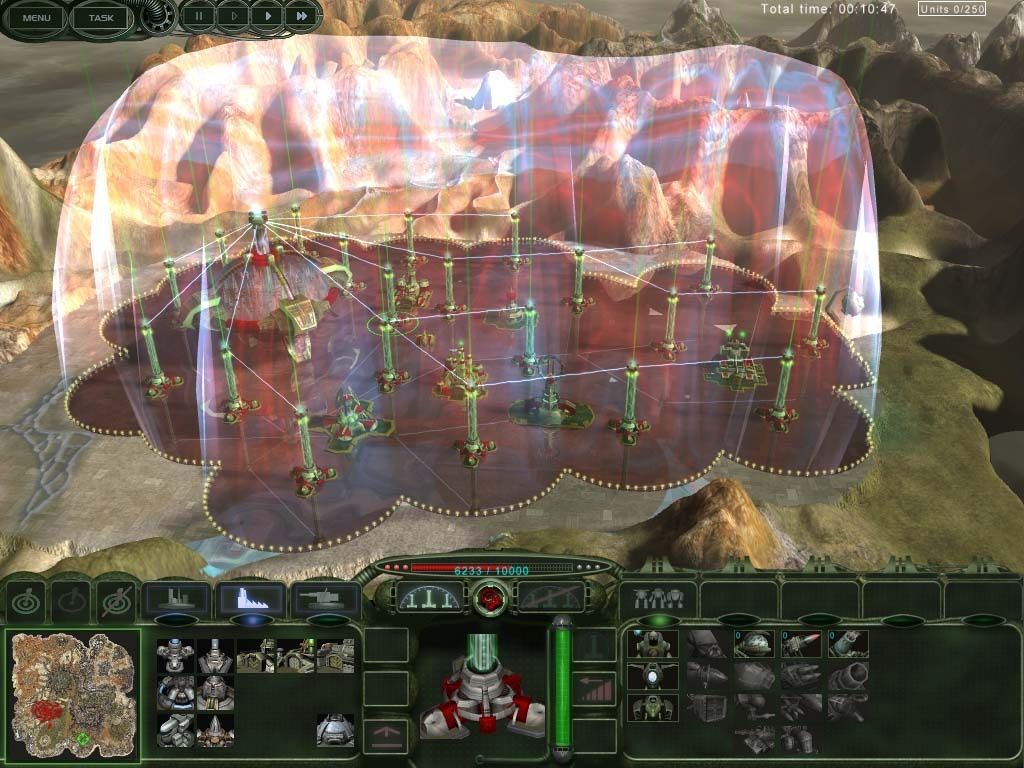The height and width of the screenshot is (768, 1024).
Task: Set game to normal single-arrow speed
Action: [x=266, y=16]
